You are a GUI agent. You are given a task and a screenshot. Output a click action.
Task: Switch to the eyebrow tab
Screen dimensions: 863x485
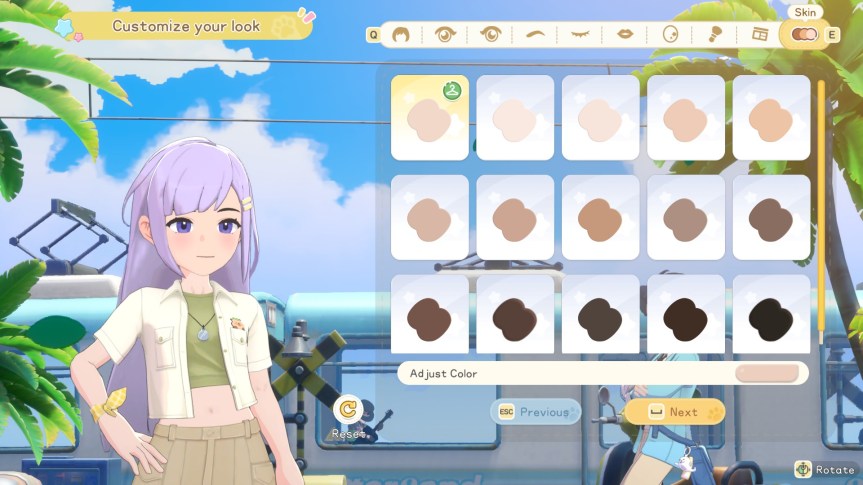pos(536,34)
